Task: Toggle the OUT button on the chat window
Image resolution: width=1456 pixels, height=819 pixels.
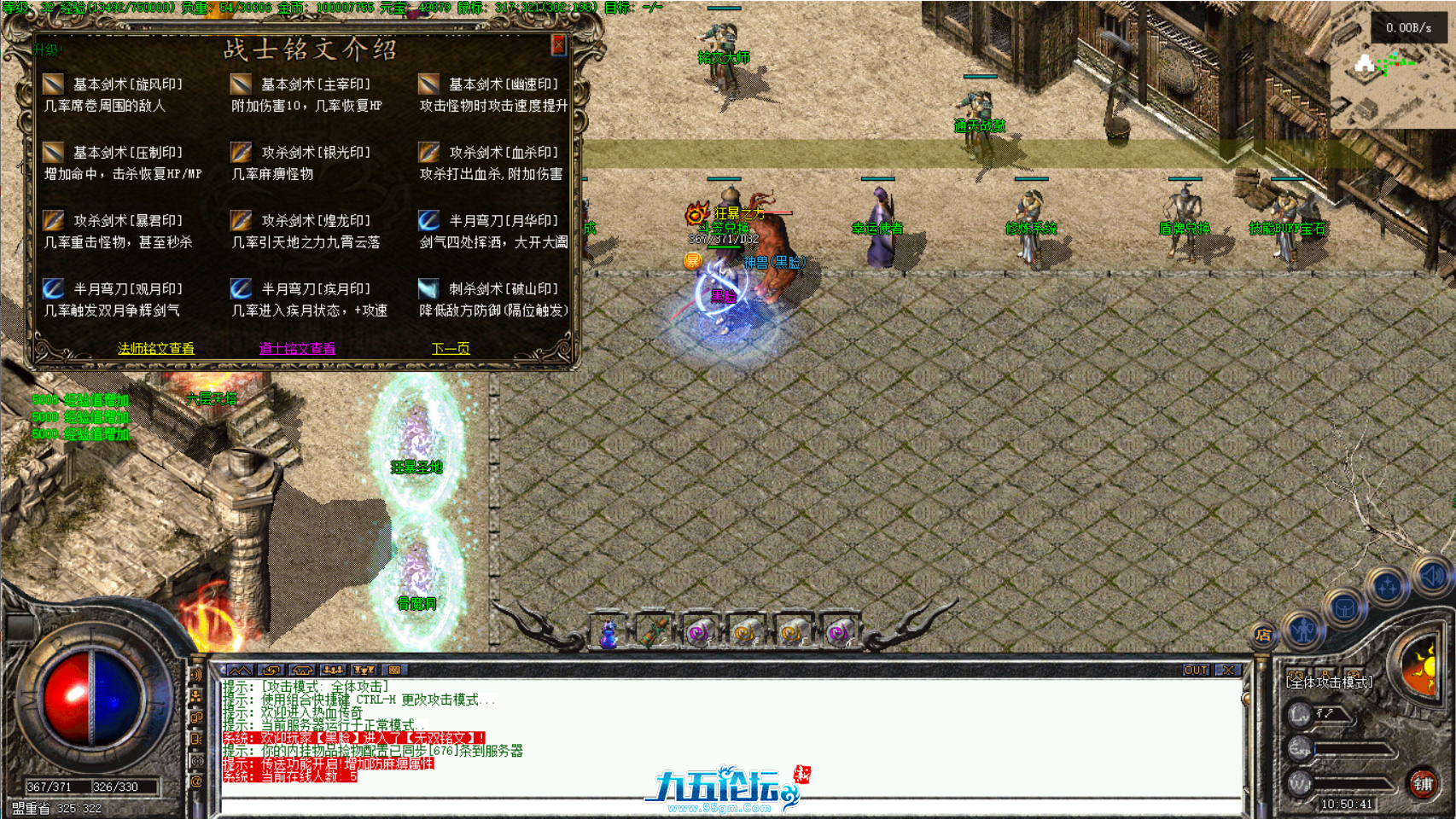Action: click(1198, 671)
